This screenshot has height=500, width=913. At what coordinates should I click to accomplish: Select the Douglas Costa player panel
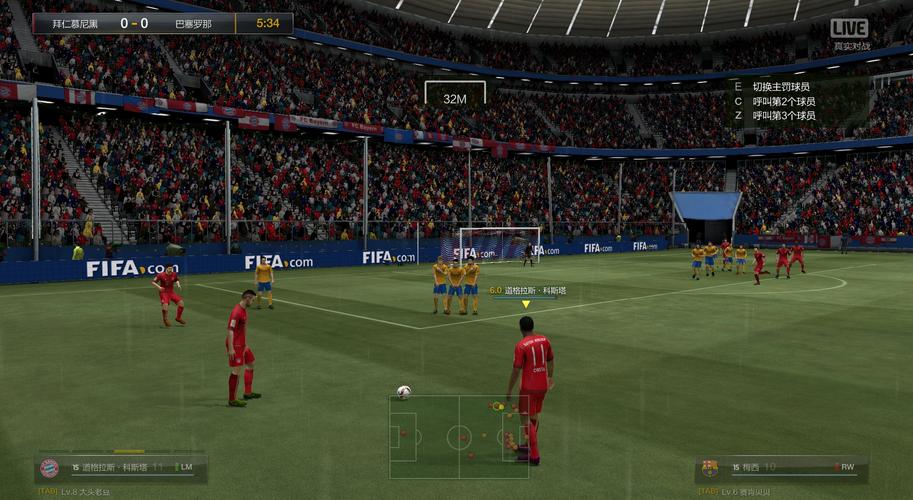pyautogui.click(x=121, y=467)
